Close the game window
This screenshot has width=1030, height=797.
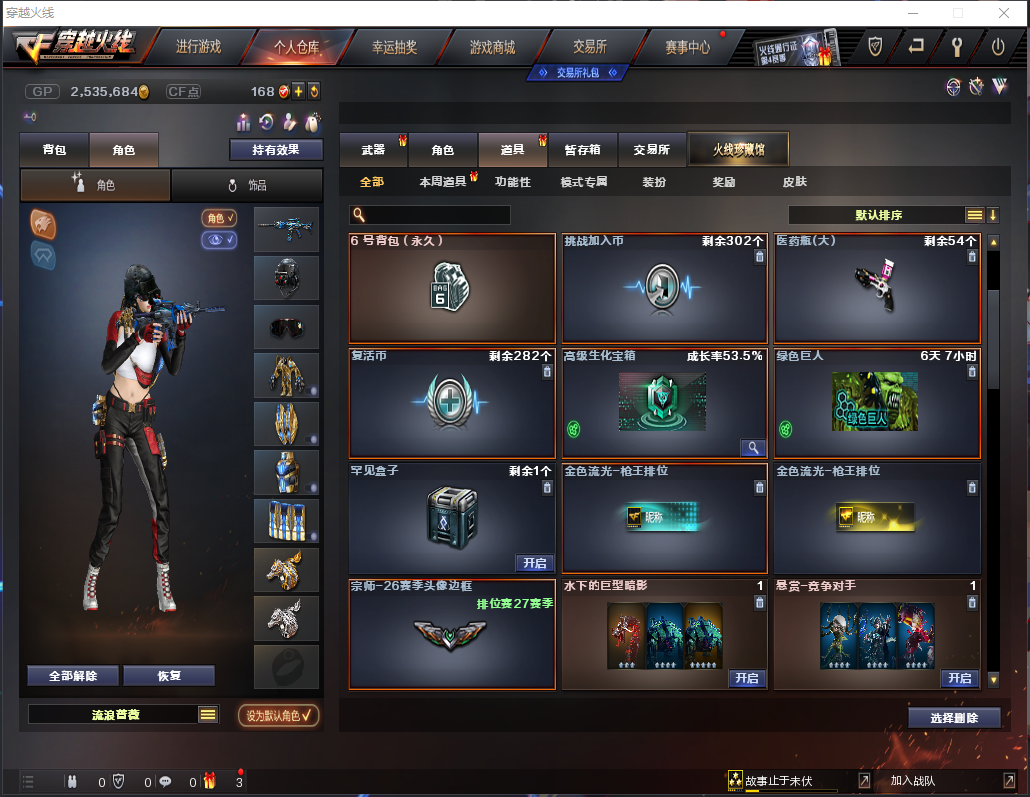point(1003,13)
